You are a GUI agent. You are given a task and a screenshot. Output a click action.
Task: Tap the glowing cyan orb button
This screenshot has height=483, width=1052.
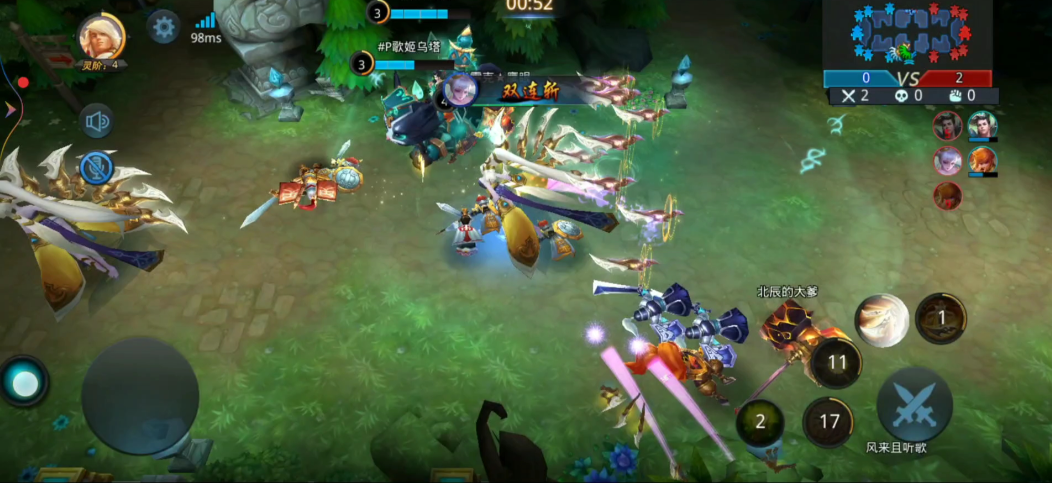point(24,381)
